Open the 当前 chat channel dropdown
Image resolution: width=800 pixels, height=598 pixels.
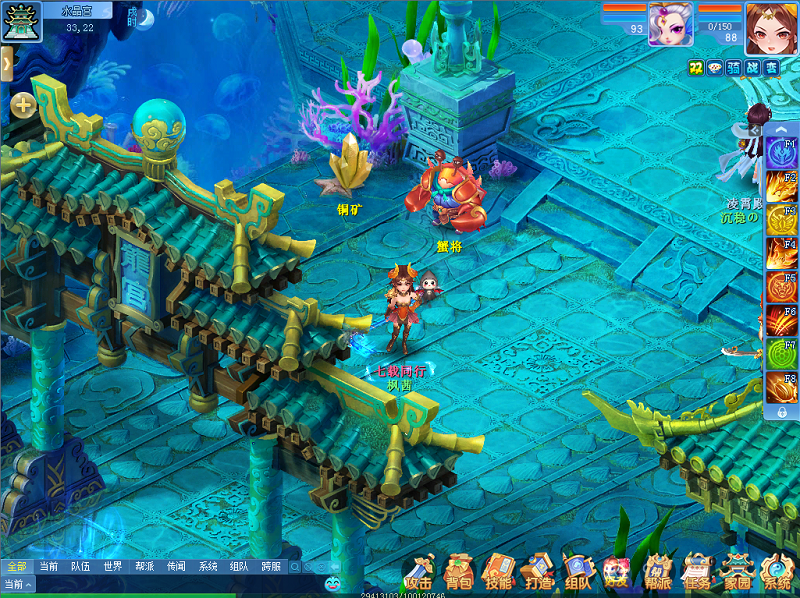(x=18, y=584)
